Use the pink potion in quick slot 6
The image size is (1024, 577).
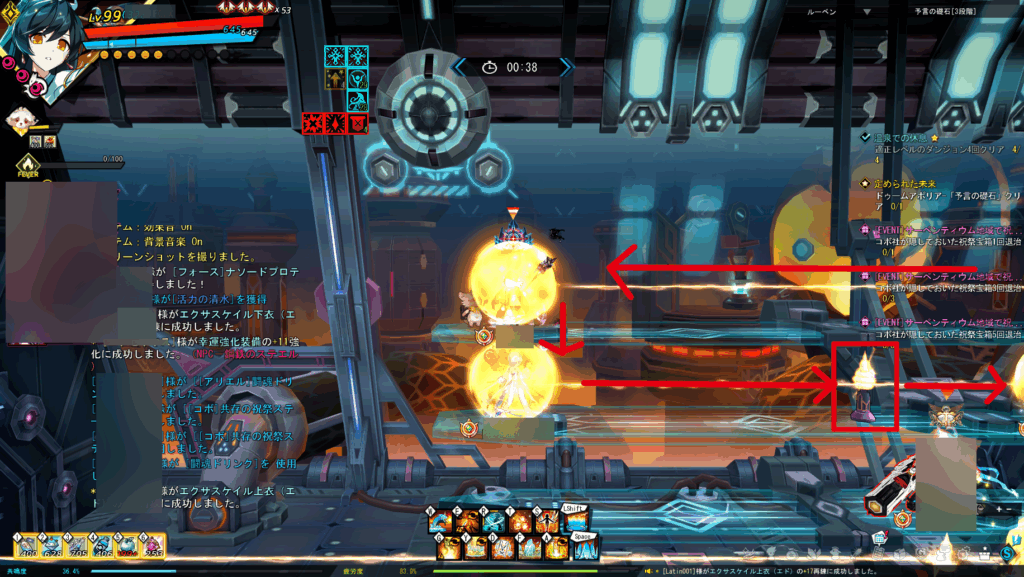point(154,545)
